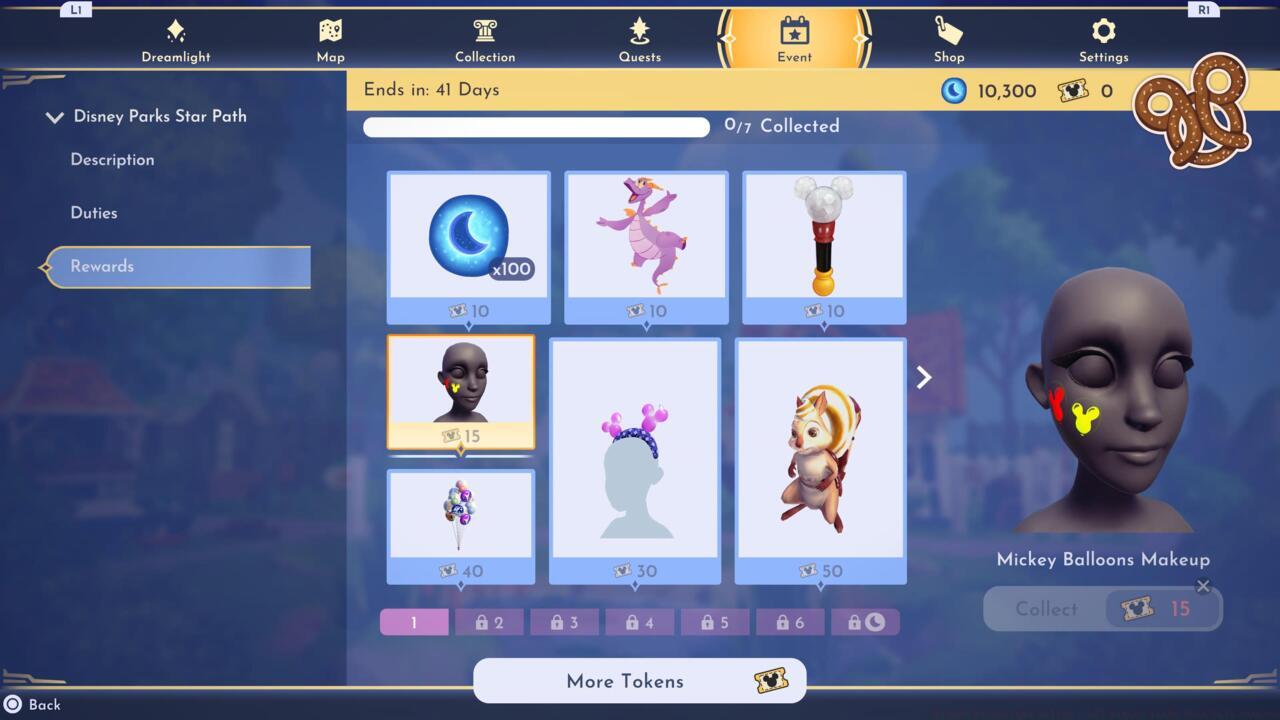
Task: Open the Settings gear
Action: 1102,38
